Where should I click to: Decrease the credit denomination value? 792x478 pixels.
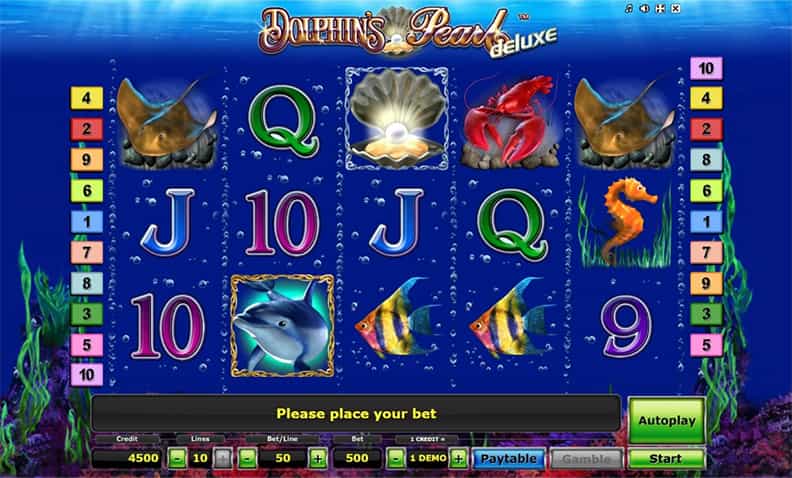pyautogui.click(x=395, y=459)
